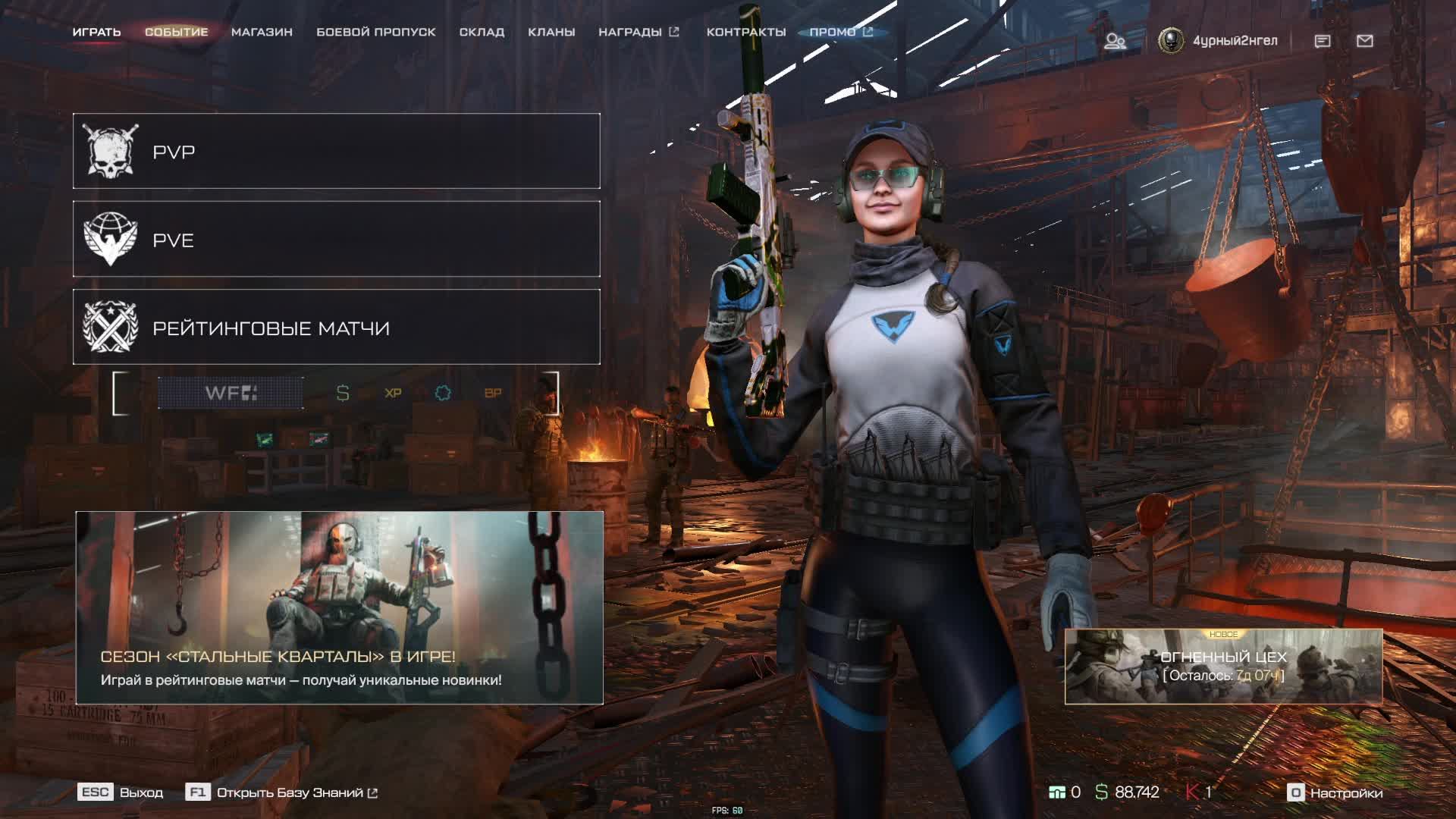
Task: Open the friends list icon
Action: pos(1114,41)
